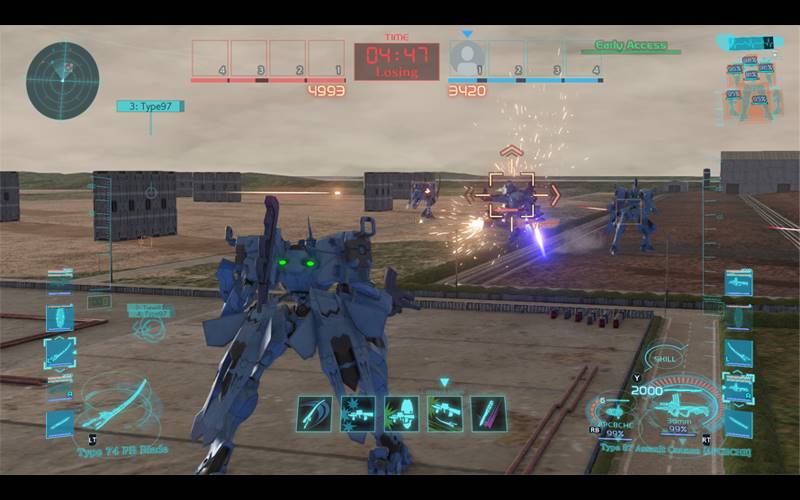
Task: Select the curved blade slash skill icon
Action: (x=314, y=413)
